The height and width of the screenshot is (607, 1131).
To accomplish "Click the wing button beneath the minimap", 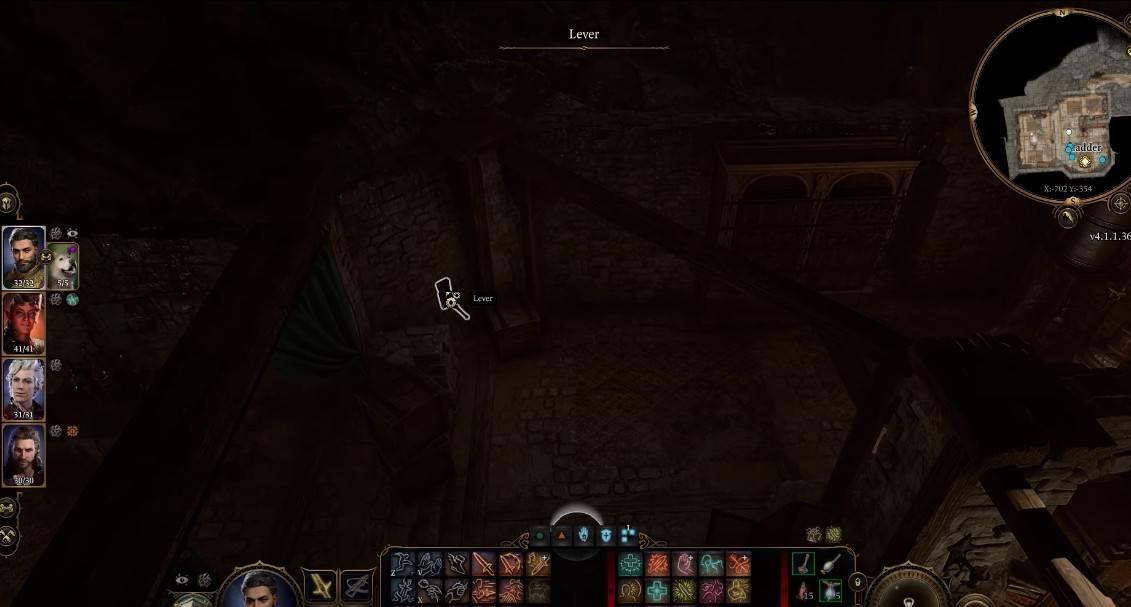I will pos(1069,214).
